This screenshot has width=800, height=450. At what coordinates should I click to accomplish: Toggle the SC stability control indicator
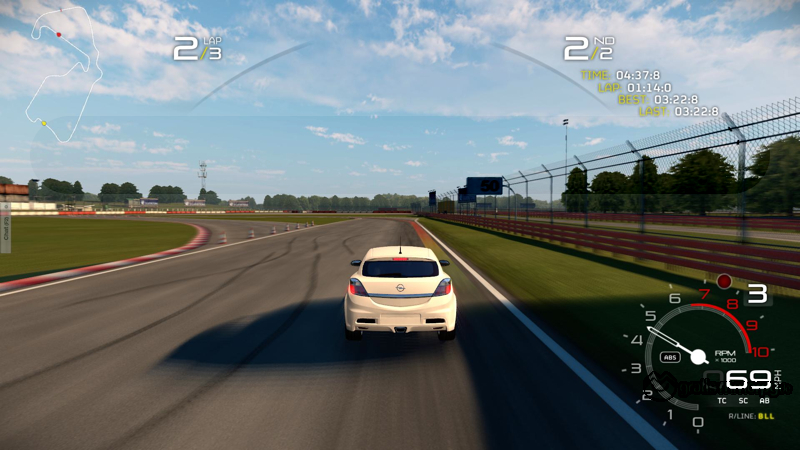click(x=743, y=400)
